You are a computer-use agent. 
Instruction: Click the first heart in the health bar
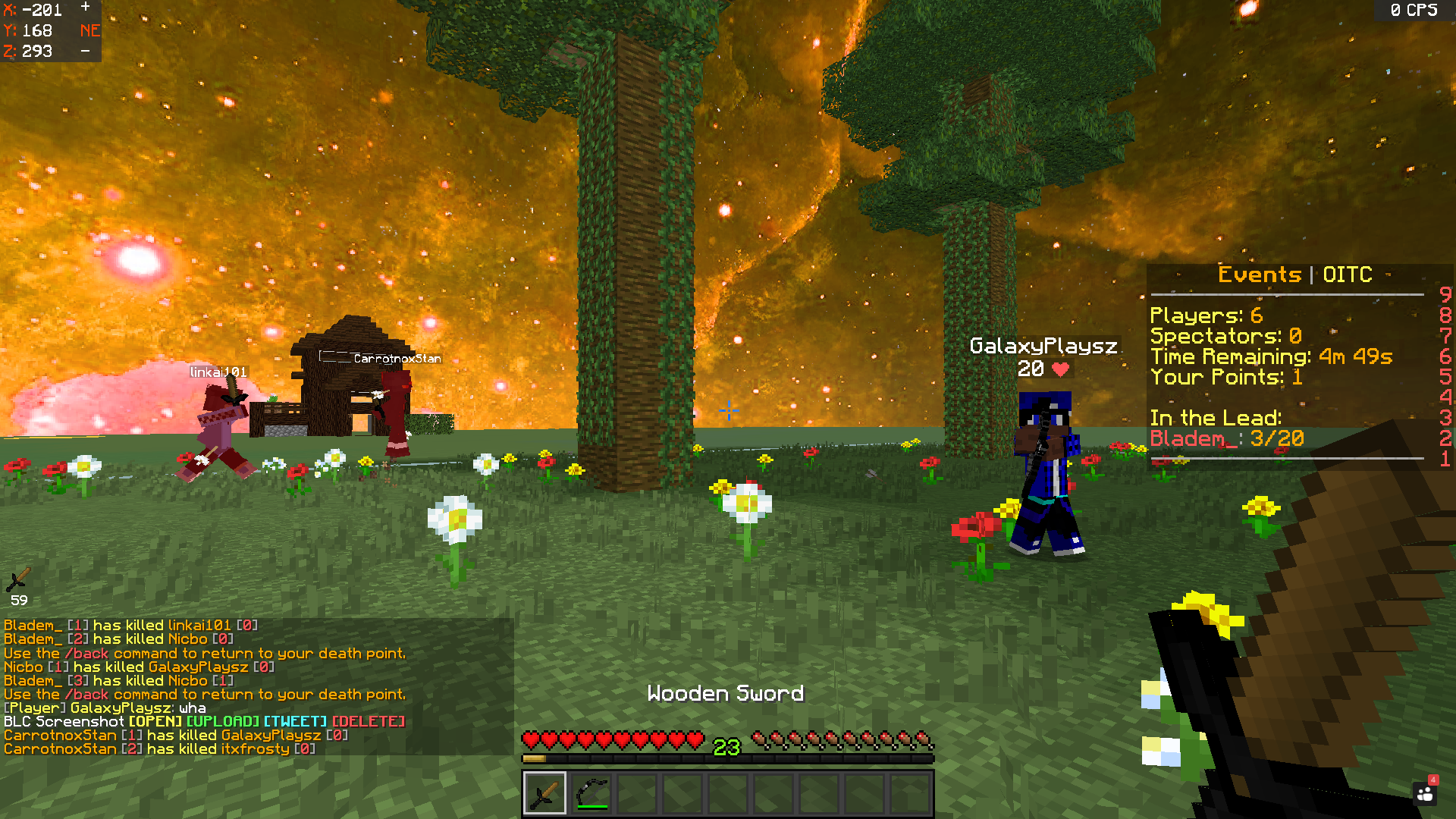(x=531, y=737)
